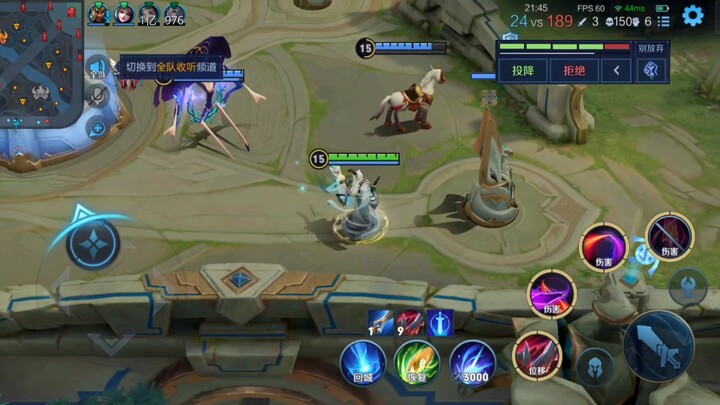Viewport: 720px width, 405px height.
Task: Cast the summoner spell showing 3000
Action: (472, 363)
